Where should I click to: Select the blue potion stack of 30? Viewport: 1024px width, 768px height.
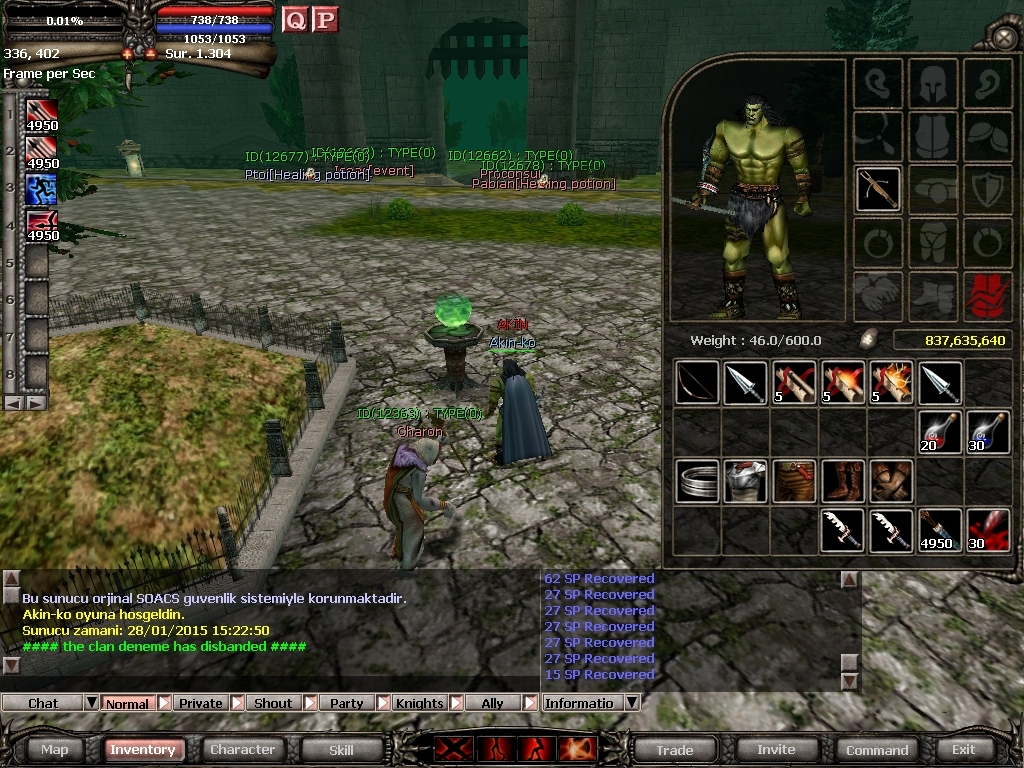tap(988, 432)
